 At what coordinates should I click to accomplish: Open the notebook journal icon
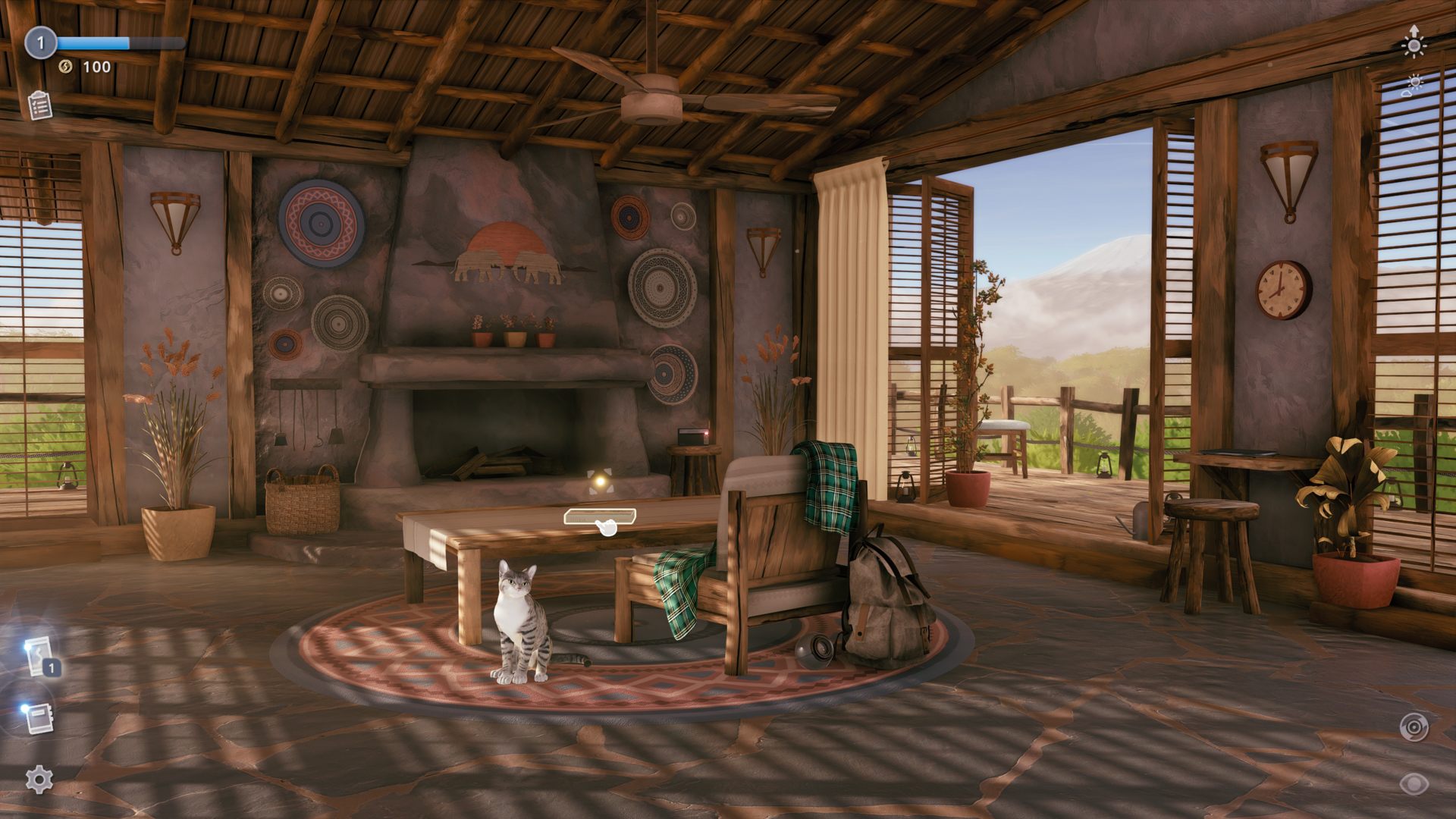coord(39,717)
